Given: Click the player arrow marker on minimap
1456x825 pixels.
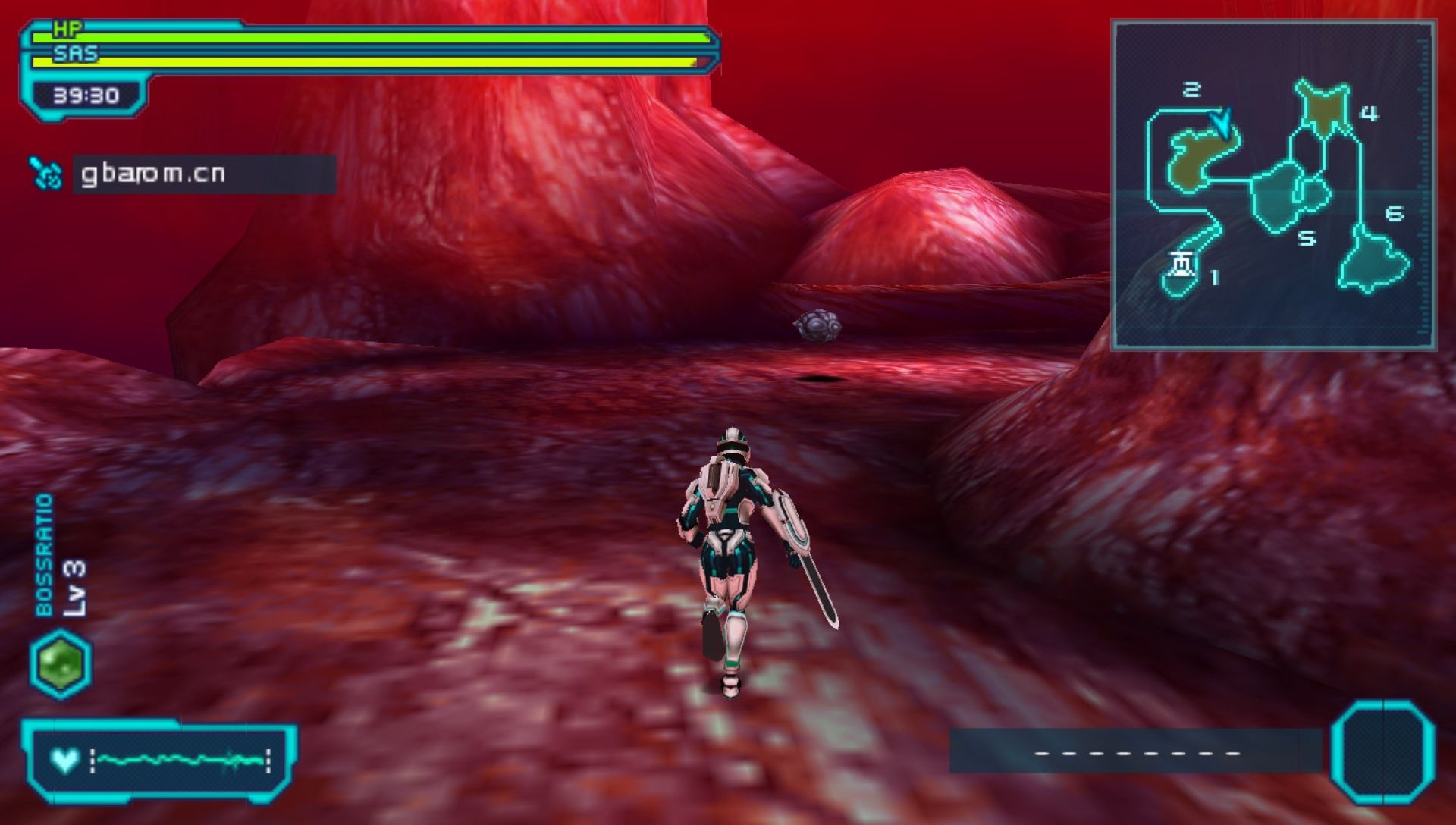Looking at the screenshot, I should (1220, 122).
